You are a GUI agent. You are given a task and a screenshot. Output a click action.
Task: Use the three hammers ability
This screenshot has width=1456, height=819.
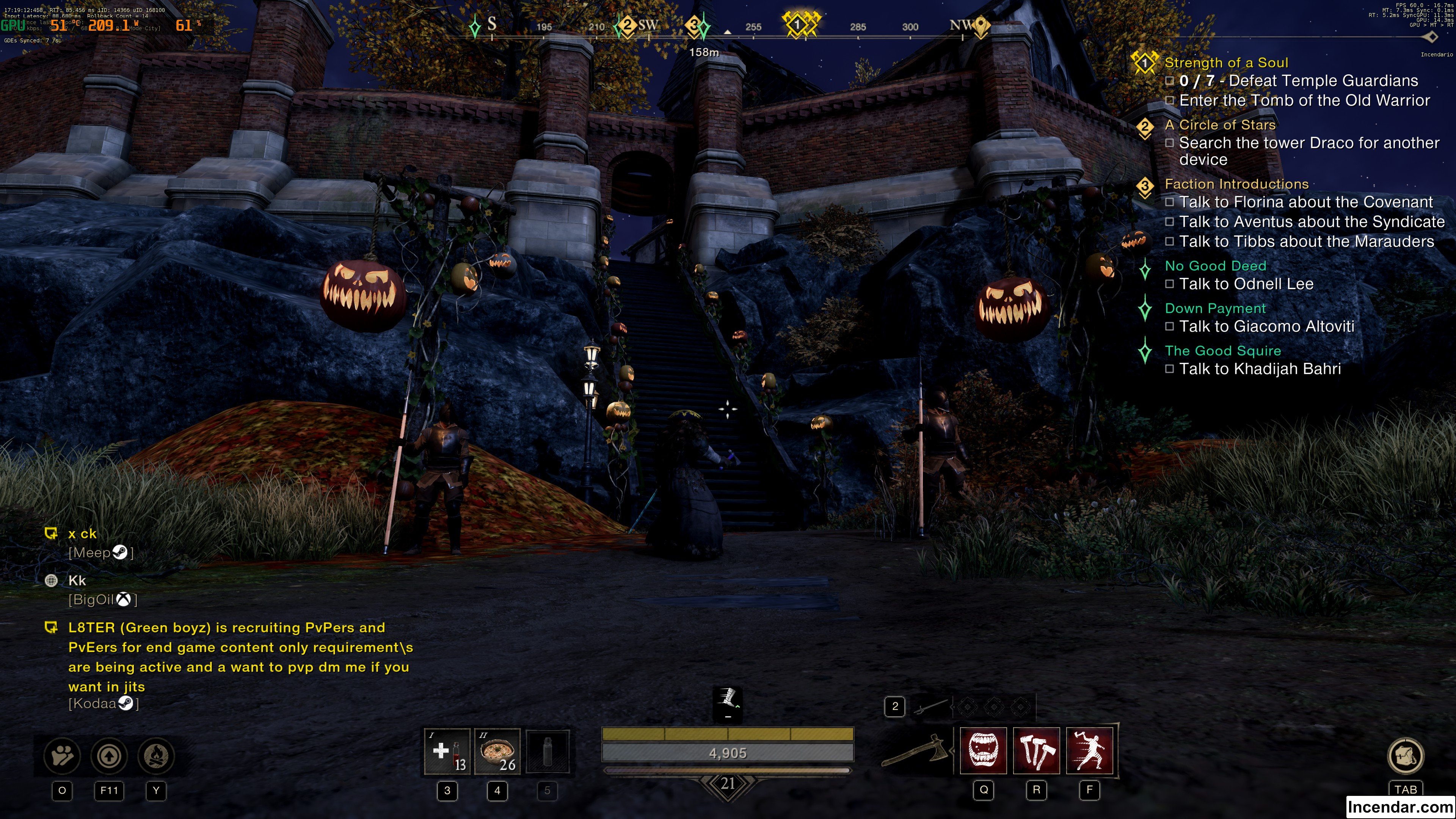(1037, 751)
